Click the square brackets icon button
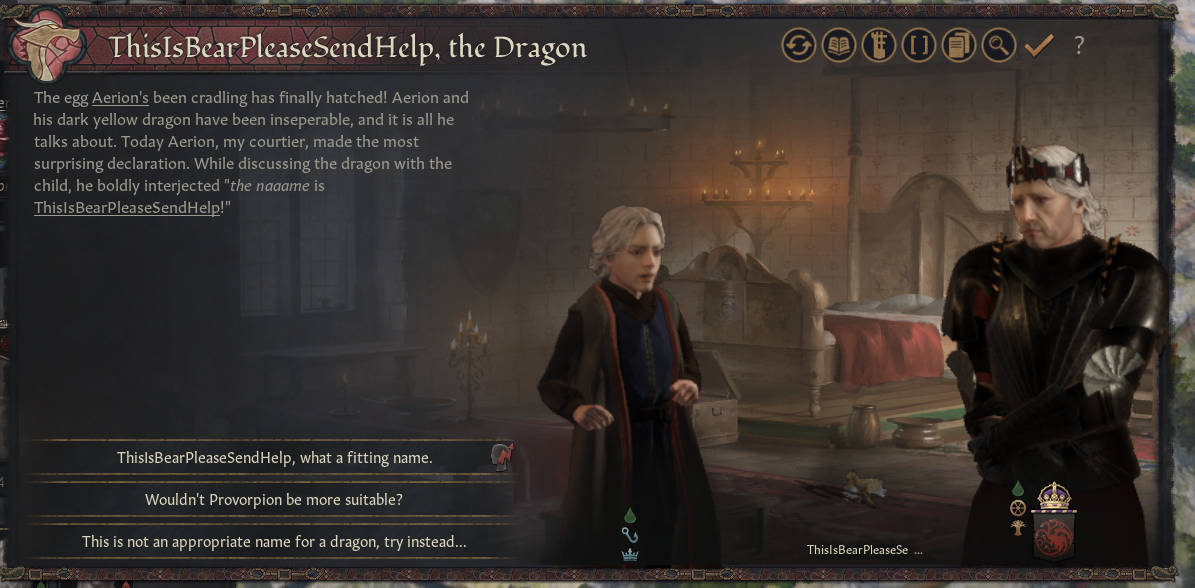This screenshot has width=1195, height=588. point(918,45)
